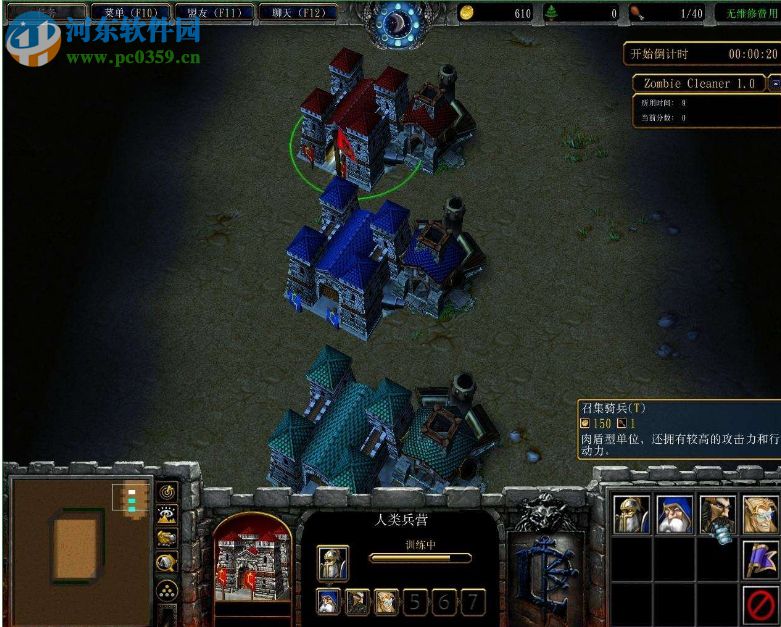Cancel training with the red prohibition icon
Screen dimensions: 781x627
tap(760, 602)
